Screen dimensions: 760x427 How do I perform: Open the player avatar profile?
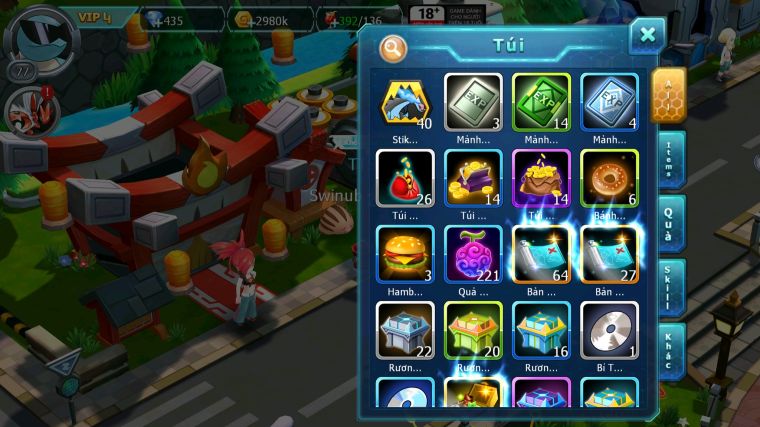[x=38, y=35]
